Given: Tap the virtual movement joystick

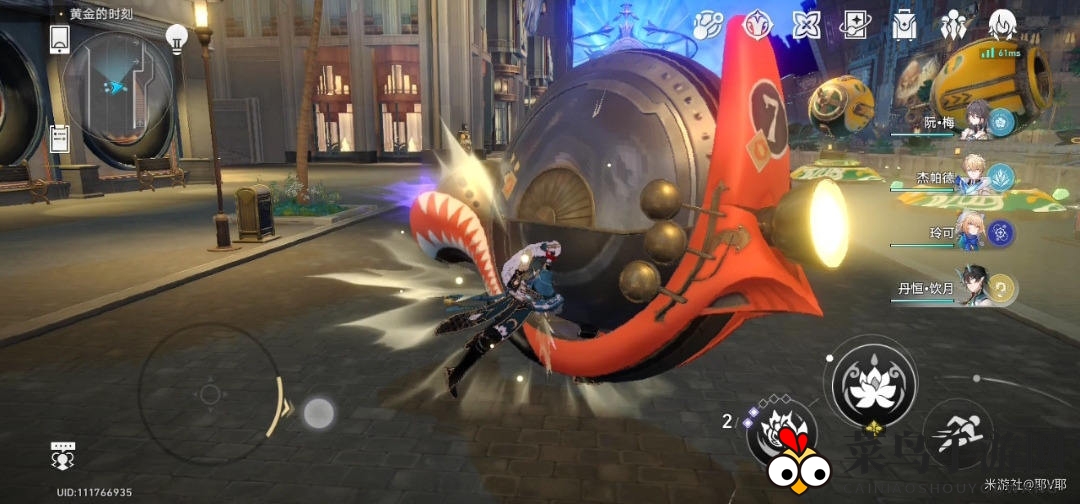Looking at the screenshot, I should [210, 394].
